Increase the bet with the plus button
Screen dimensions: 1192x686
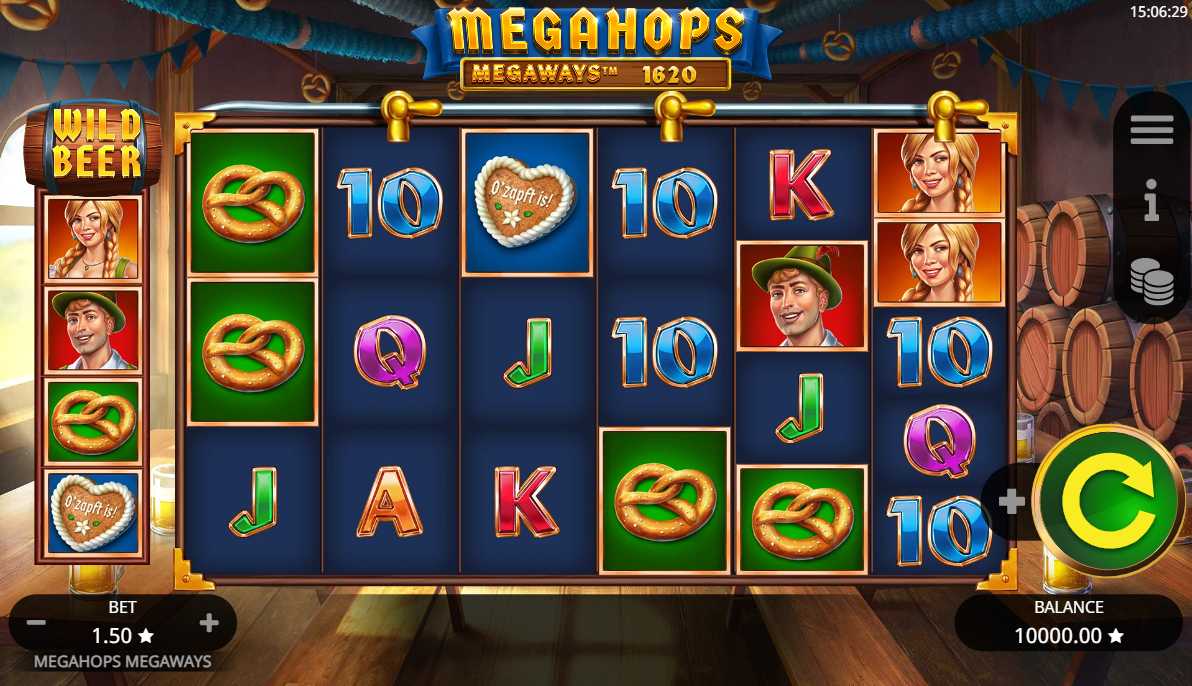click(x=209, y=624)
